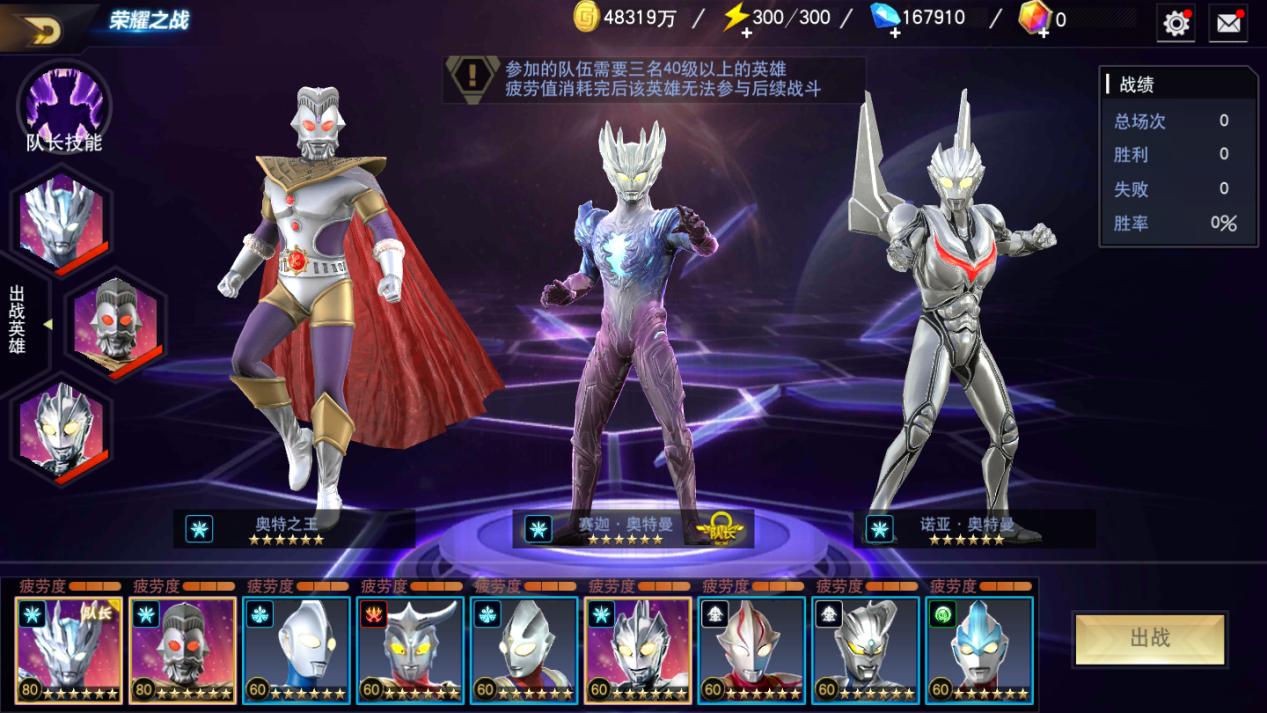
Task: Refill lightning energy using its plus icon
Action: click(x=745, y=33)
